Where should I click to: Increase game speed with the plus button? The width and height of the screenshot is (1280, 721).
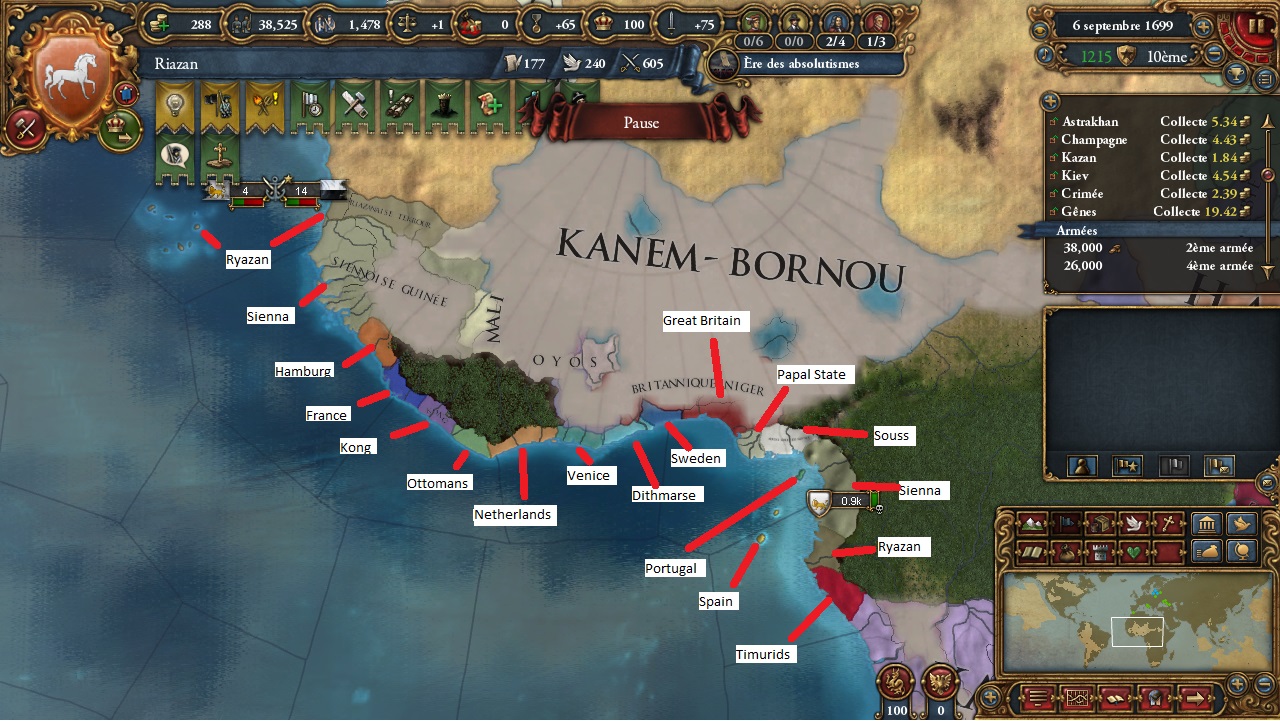tap(1202, 27)
